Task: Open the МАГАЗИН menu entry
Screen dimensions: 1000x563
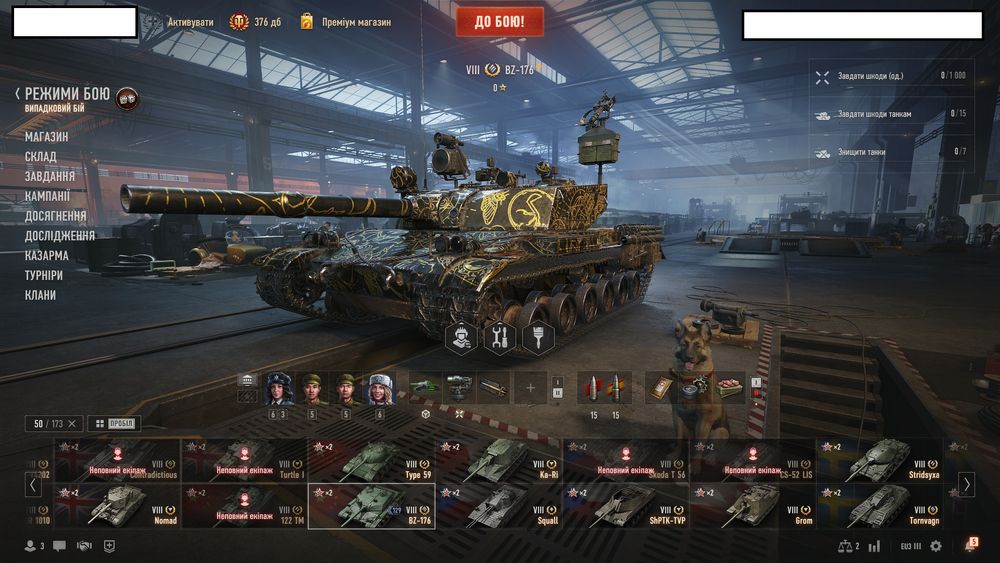Action: click(47, 136)
